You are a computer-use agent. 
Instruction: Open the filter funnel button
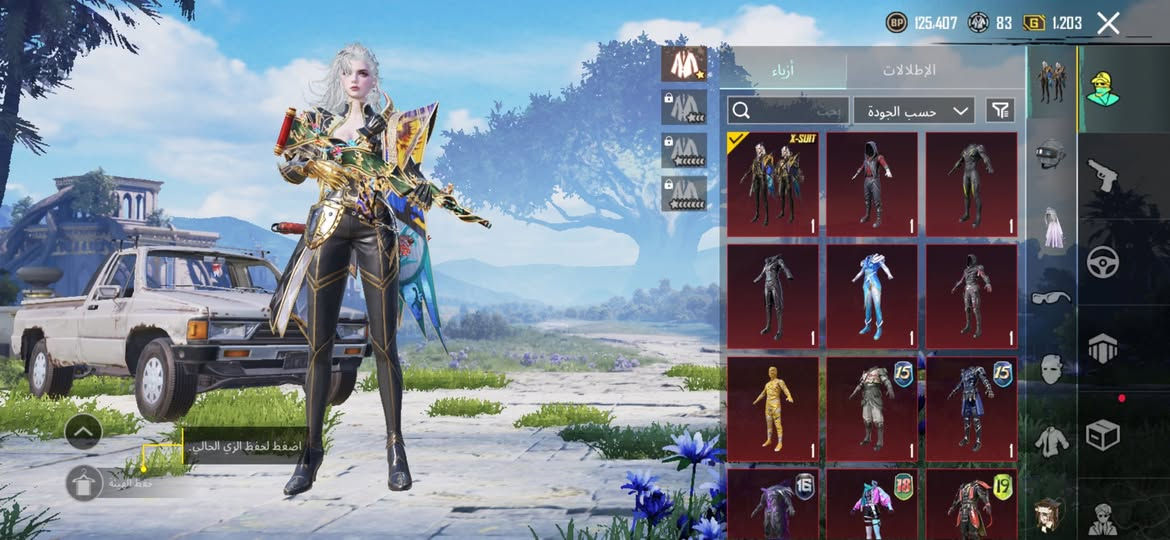tap(999, 110)
